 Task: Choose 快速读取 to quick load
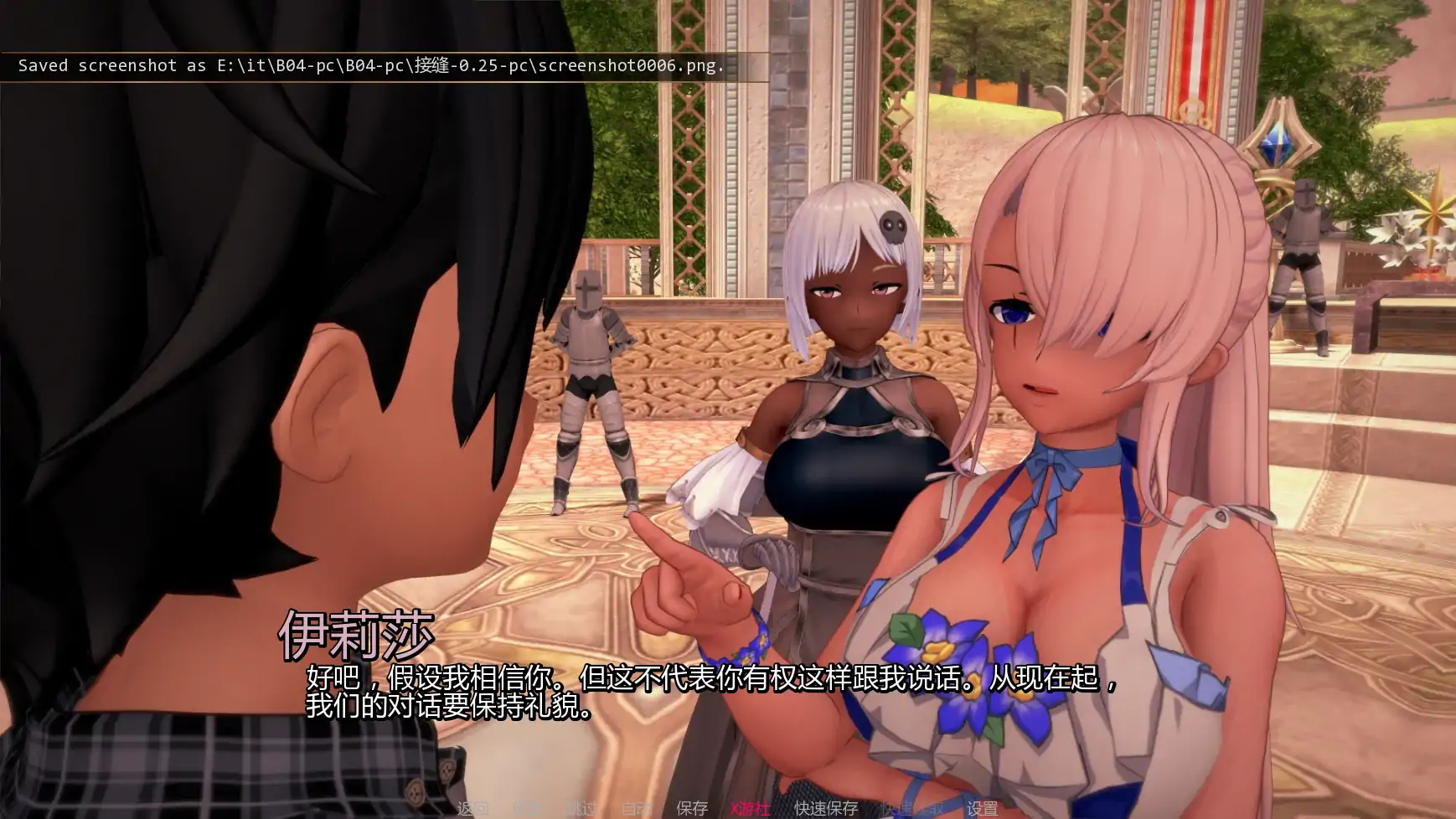(x=911, y=808)
